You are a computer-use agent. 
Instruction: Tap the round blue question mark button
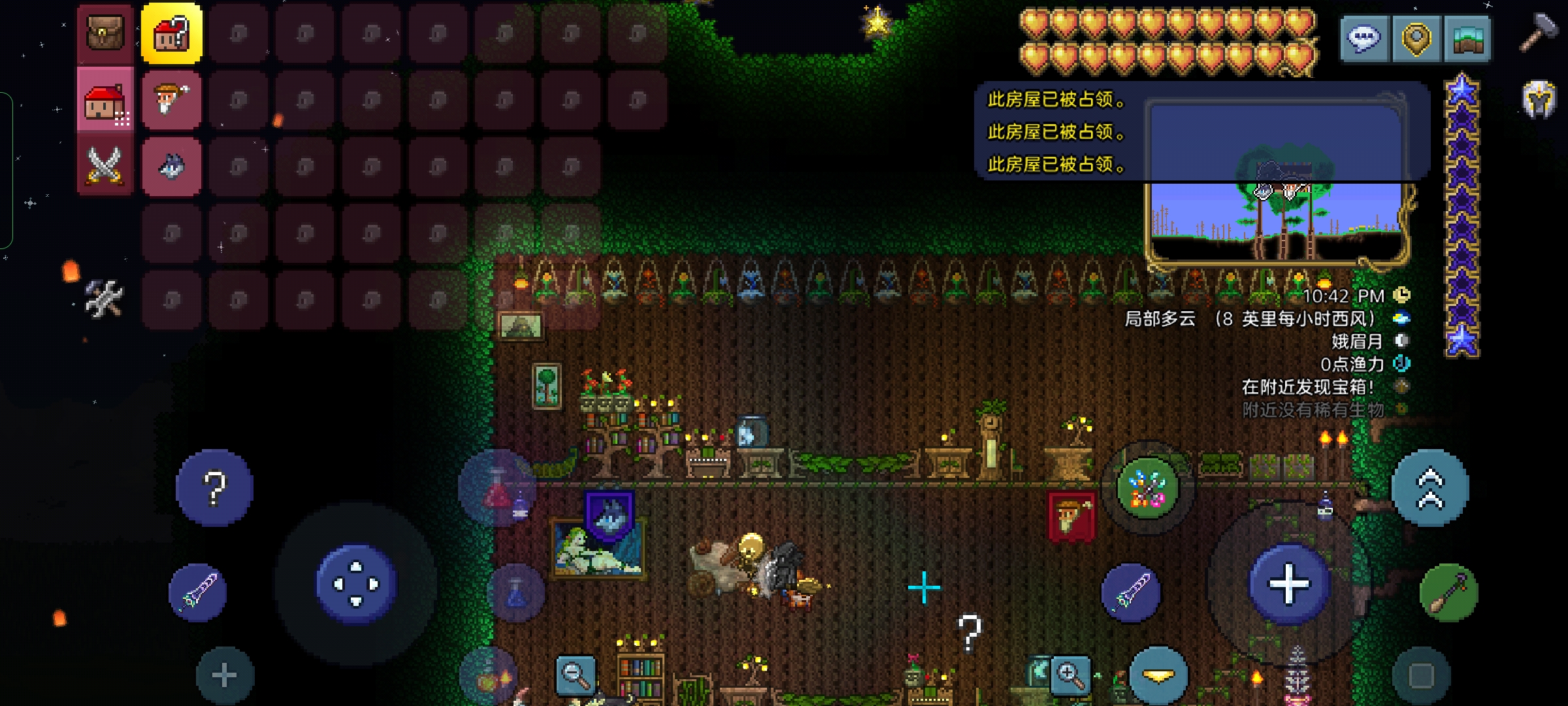pos(214,488)
